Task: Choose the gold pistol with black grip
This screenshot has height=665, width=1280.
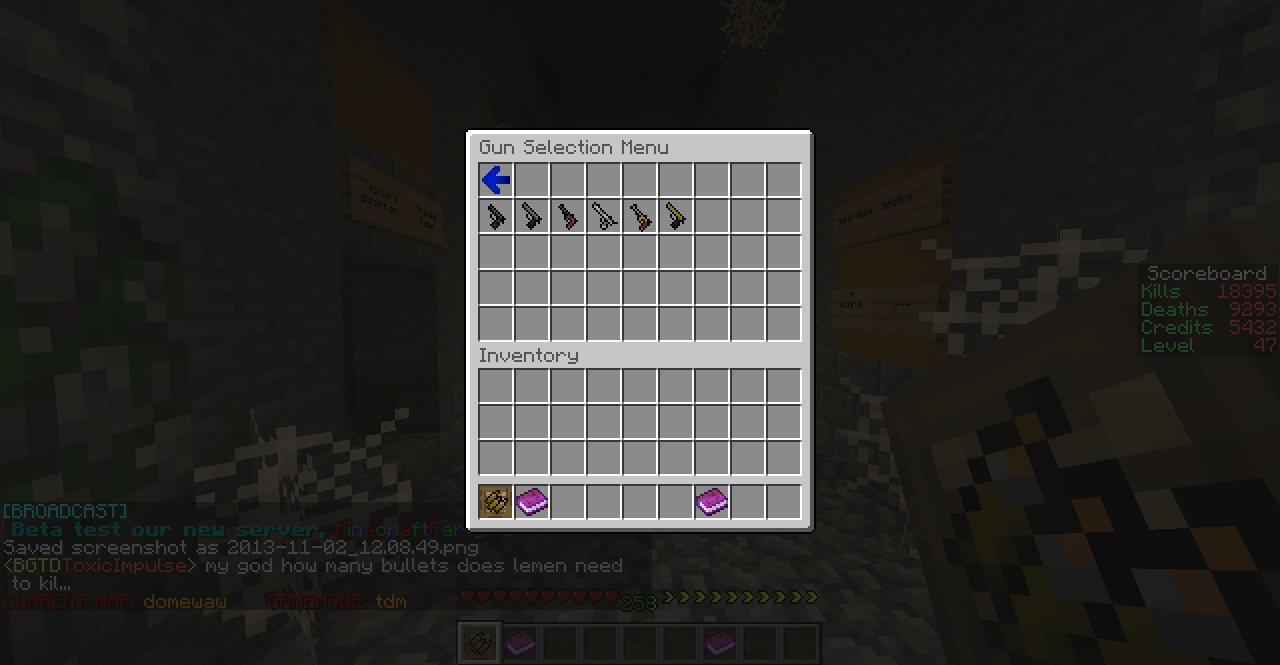Action: [x=676, y=216]
